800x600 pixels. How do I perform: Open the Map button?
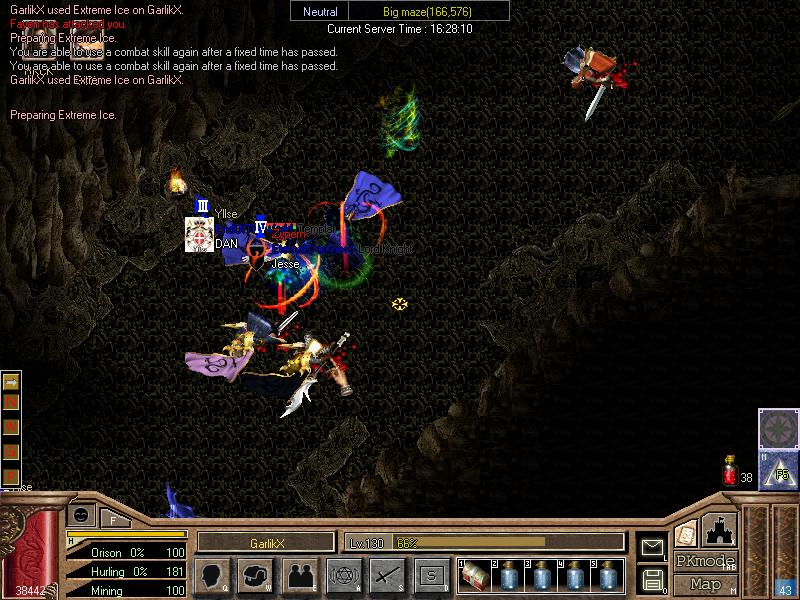pos(705,584)
